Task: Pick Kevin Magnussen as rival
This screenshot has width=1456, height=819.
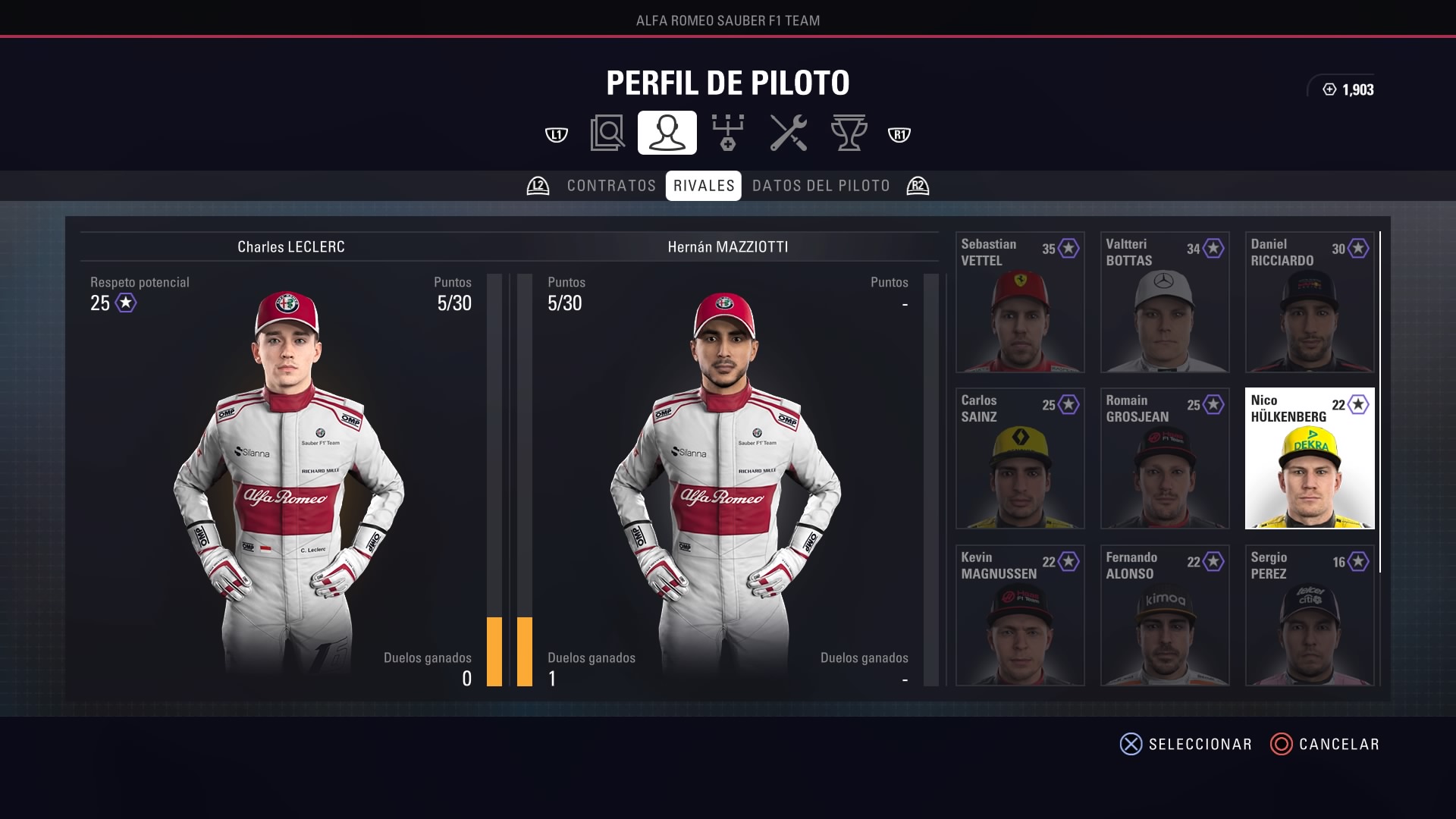Action: pyautogui.click(x=1020, y=615)
